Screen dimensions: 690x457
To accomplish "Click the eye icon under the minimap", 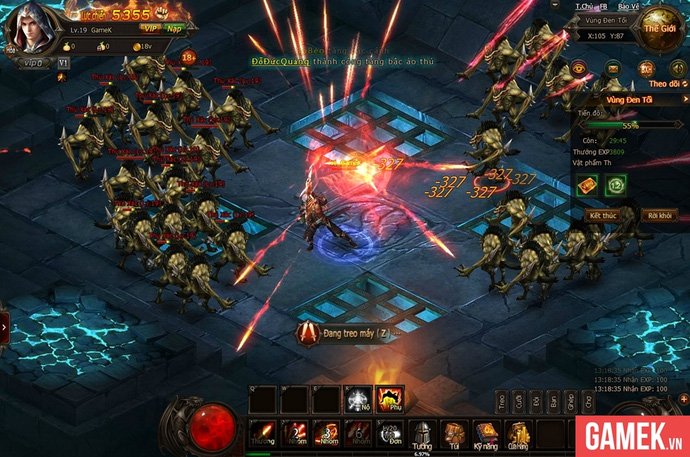I will pyautogui.click(x=579, y=68).
